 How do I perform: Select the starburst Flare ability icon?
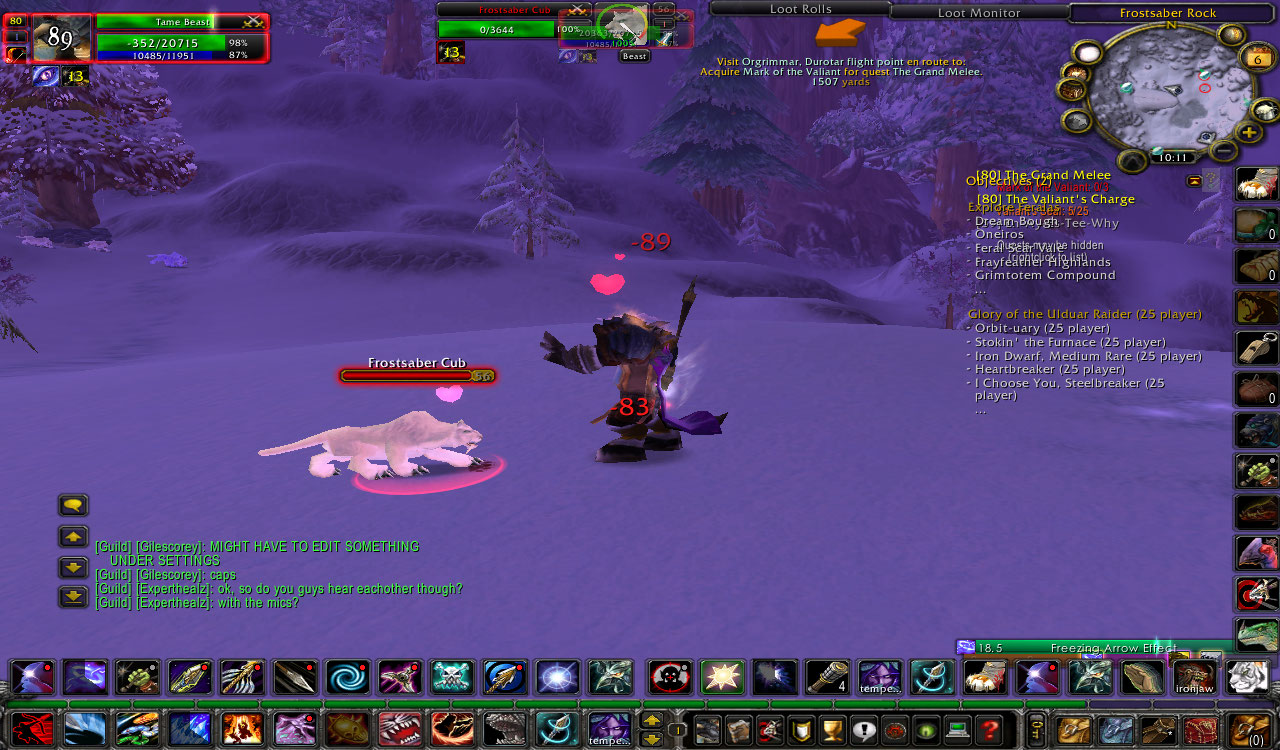[722, 678]
